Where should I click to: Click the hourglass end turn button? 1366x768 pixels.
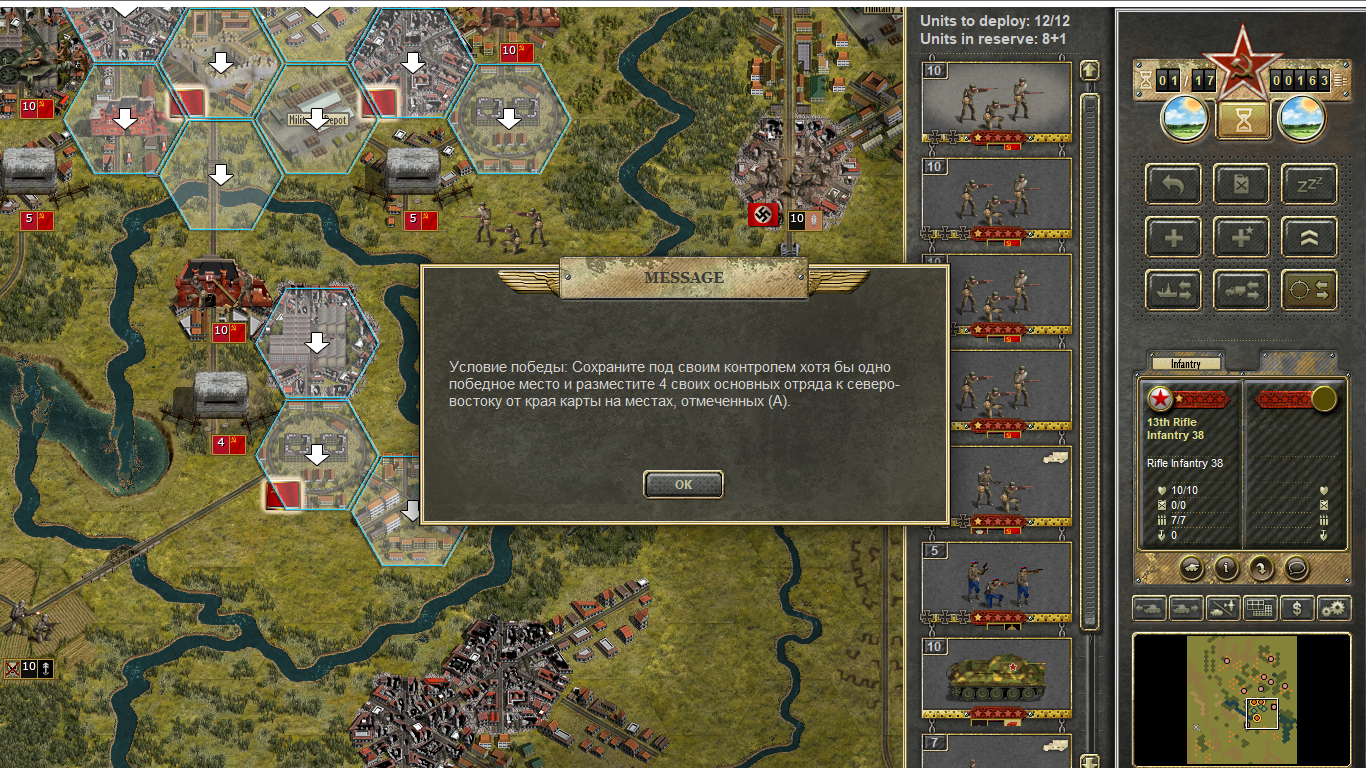tap(1242, 118)
